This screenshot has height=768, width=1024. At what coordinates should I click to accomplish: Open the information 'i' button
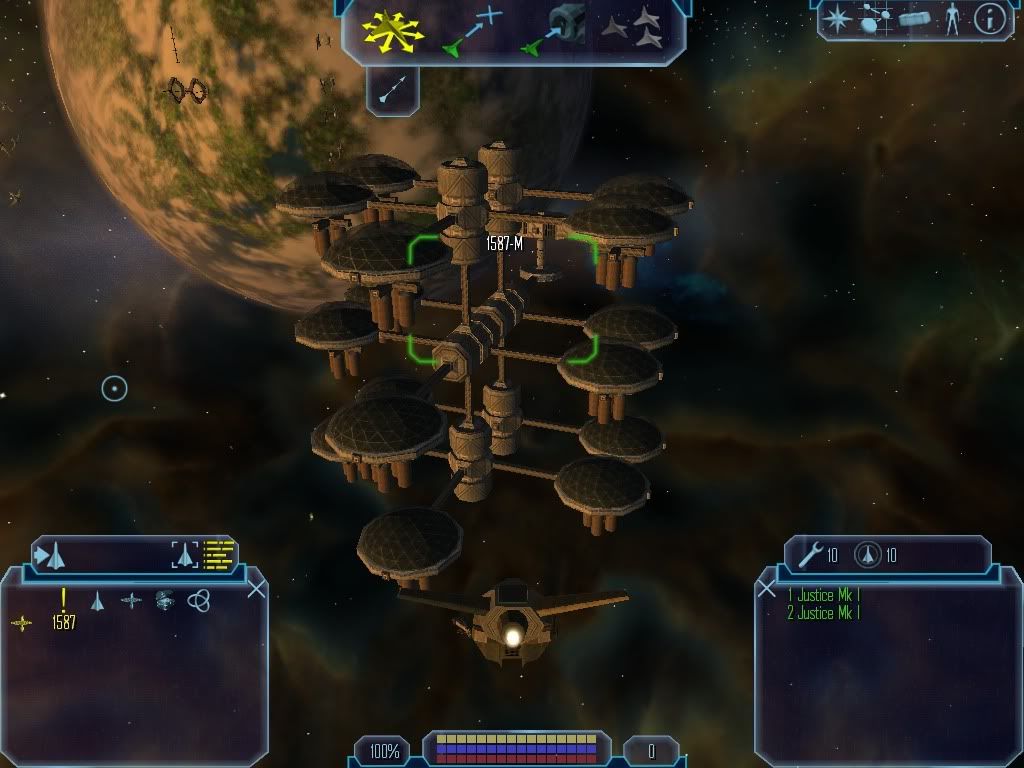pyautogui.click(x=989, y=19)
